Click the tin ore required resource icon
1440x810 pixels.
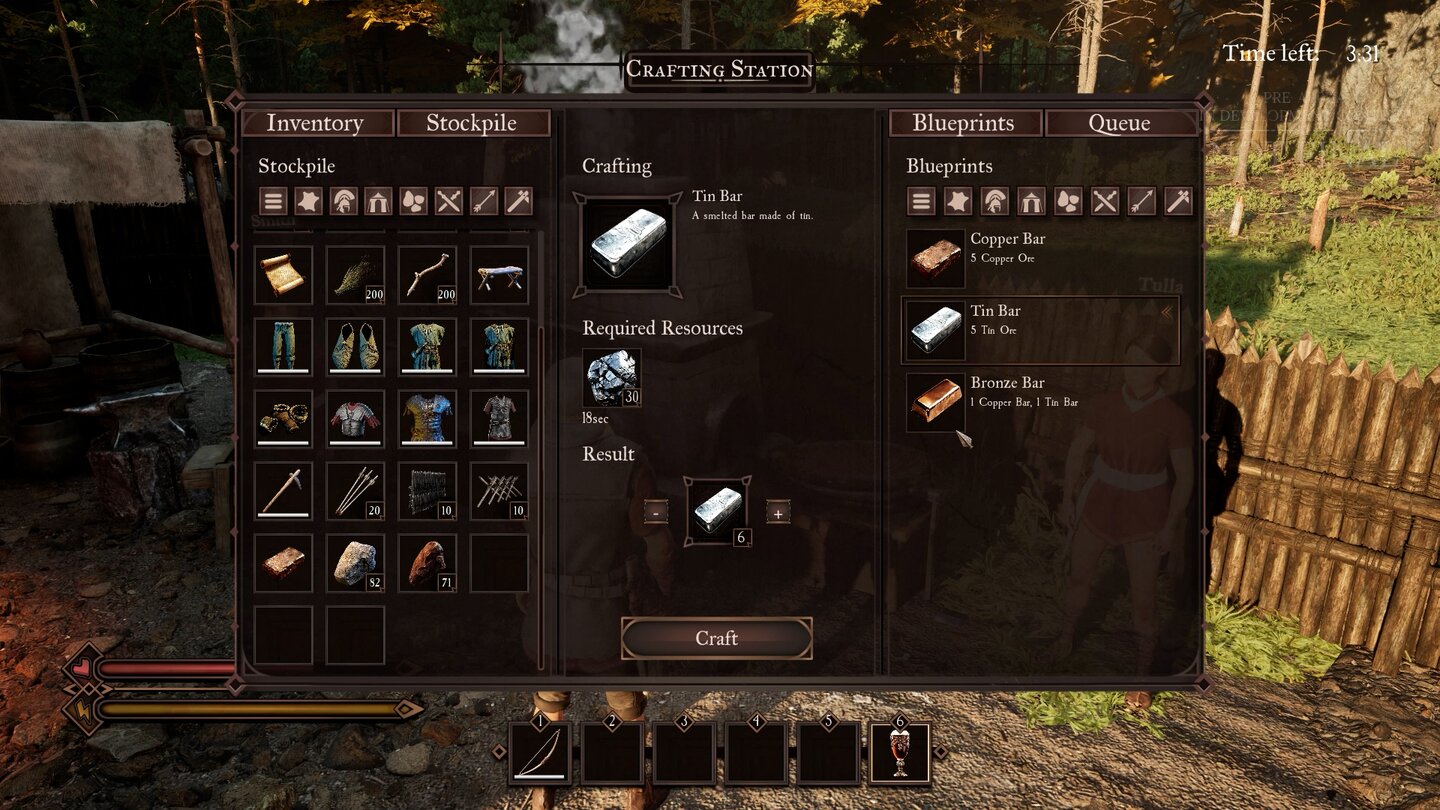612,377
